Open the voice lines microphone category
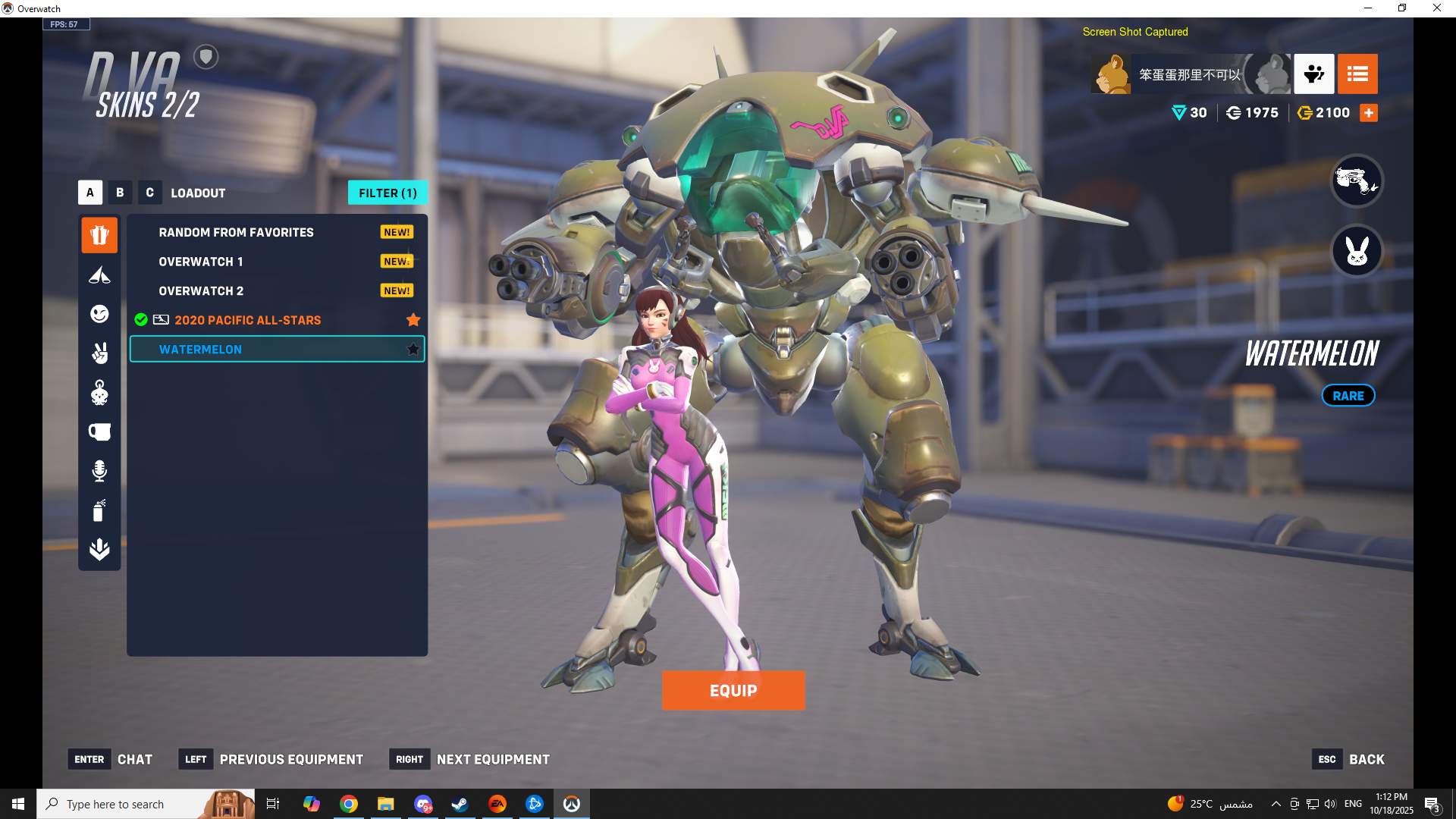 [x=99, y=471]
